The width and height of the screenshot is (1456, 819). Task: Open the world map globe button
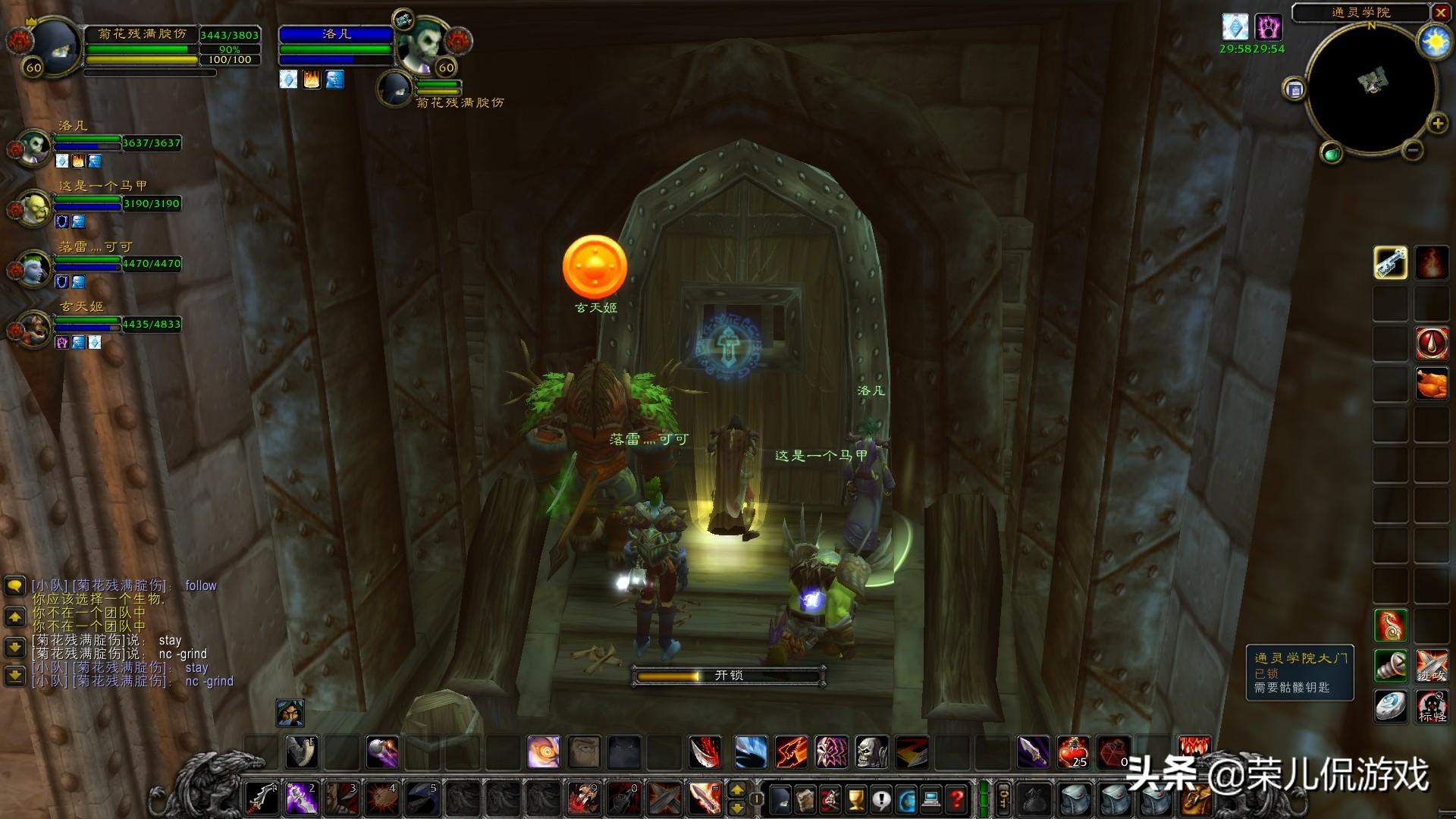pyautogui.click(x=906, y=799)
